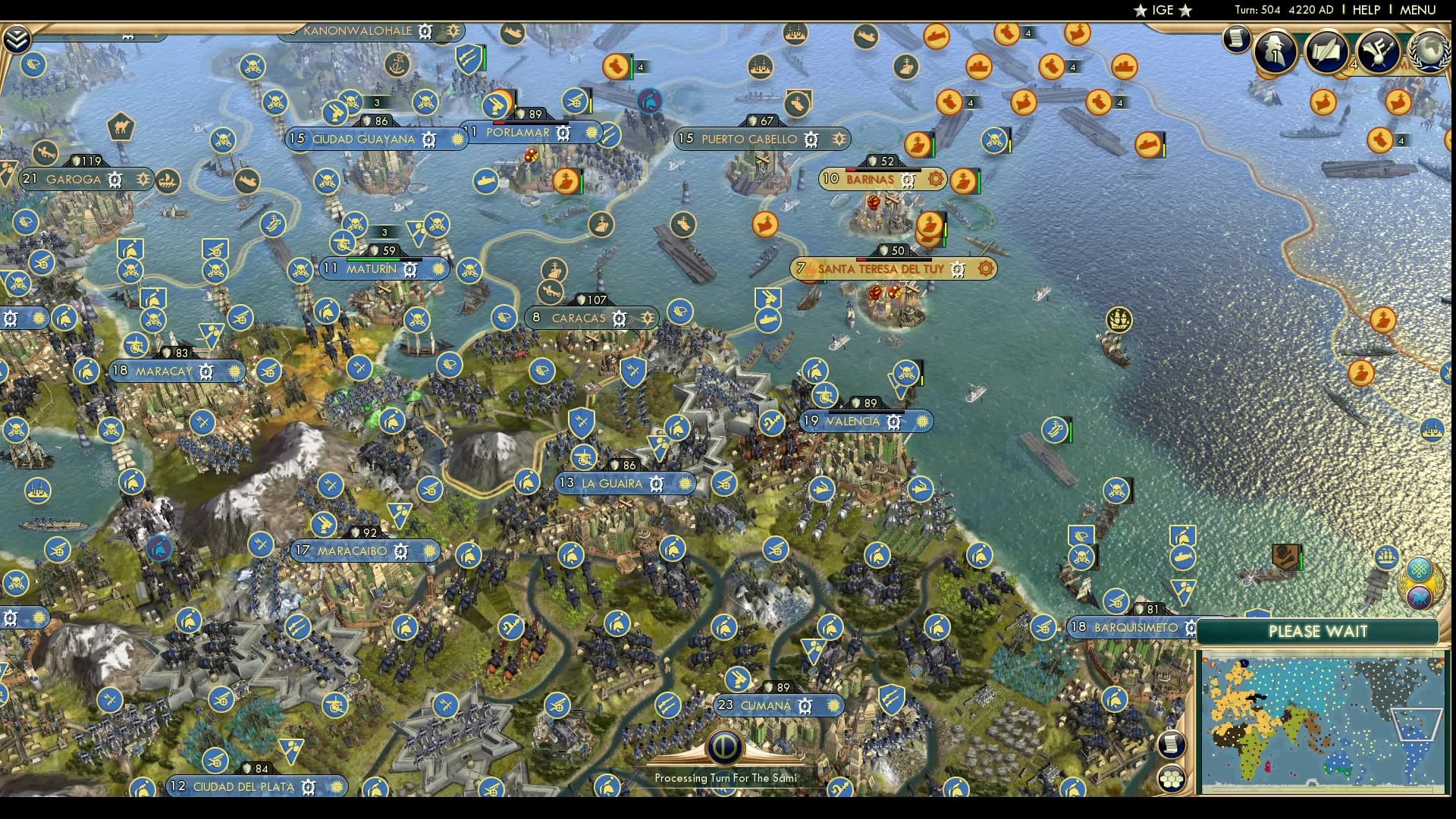Toggle strategic view with the hex-grid icon
Screen dimensions: 1456x819
coord(1173,778)
